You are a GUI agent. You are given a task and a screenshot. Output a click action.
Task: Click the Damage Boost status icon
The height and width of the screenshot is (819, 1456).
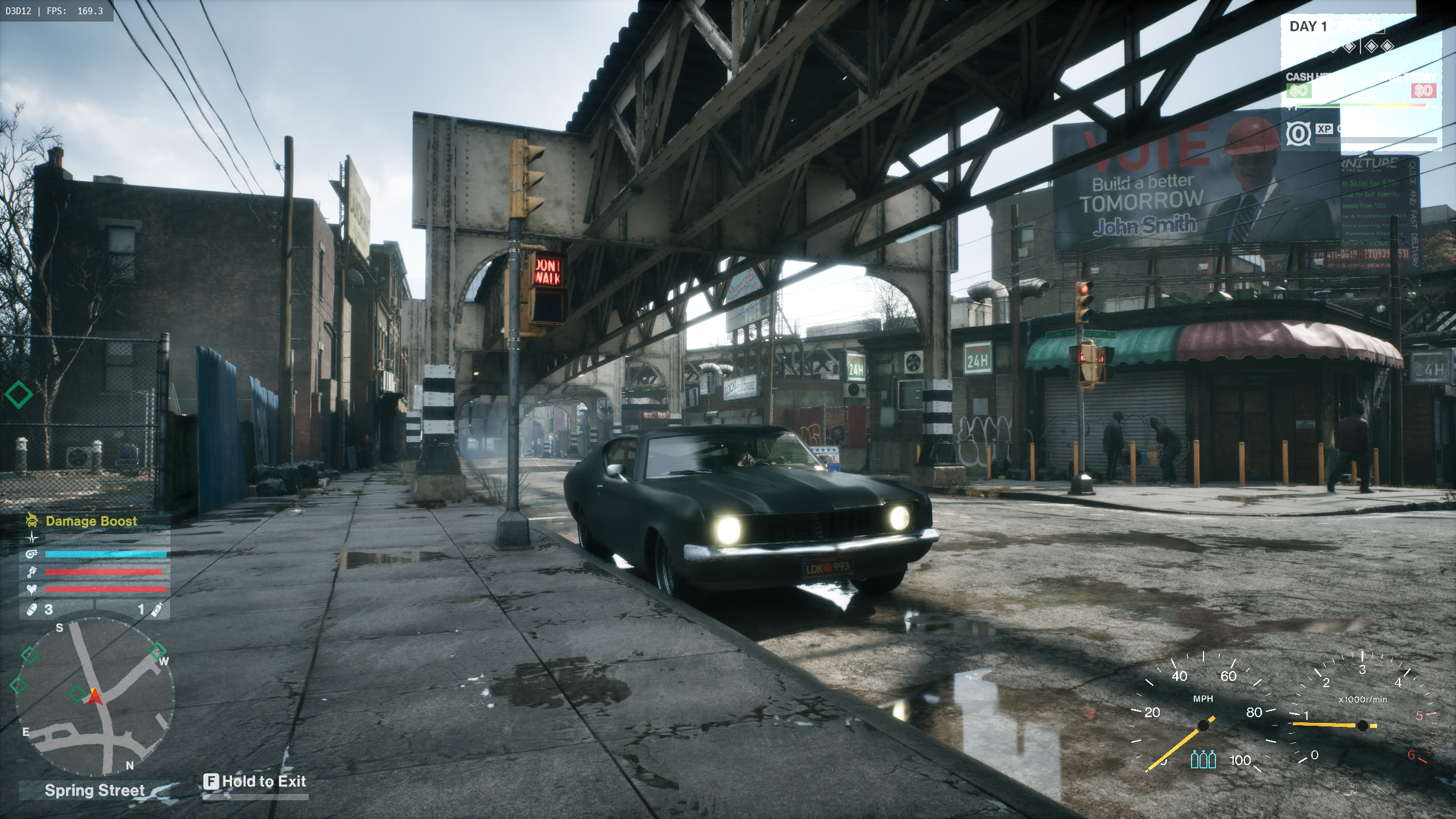[32, 520]
